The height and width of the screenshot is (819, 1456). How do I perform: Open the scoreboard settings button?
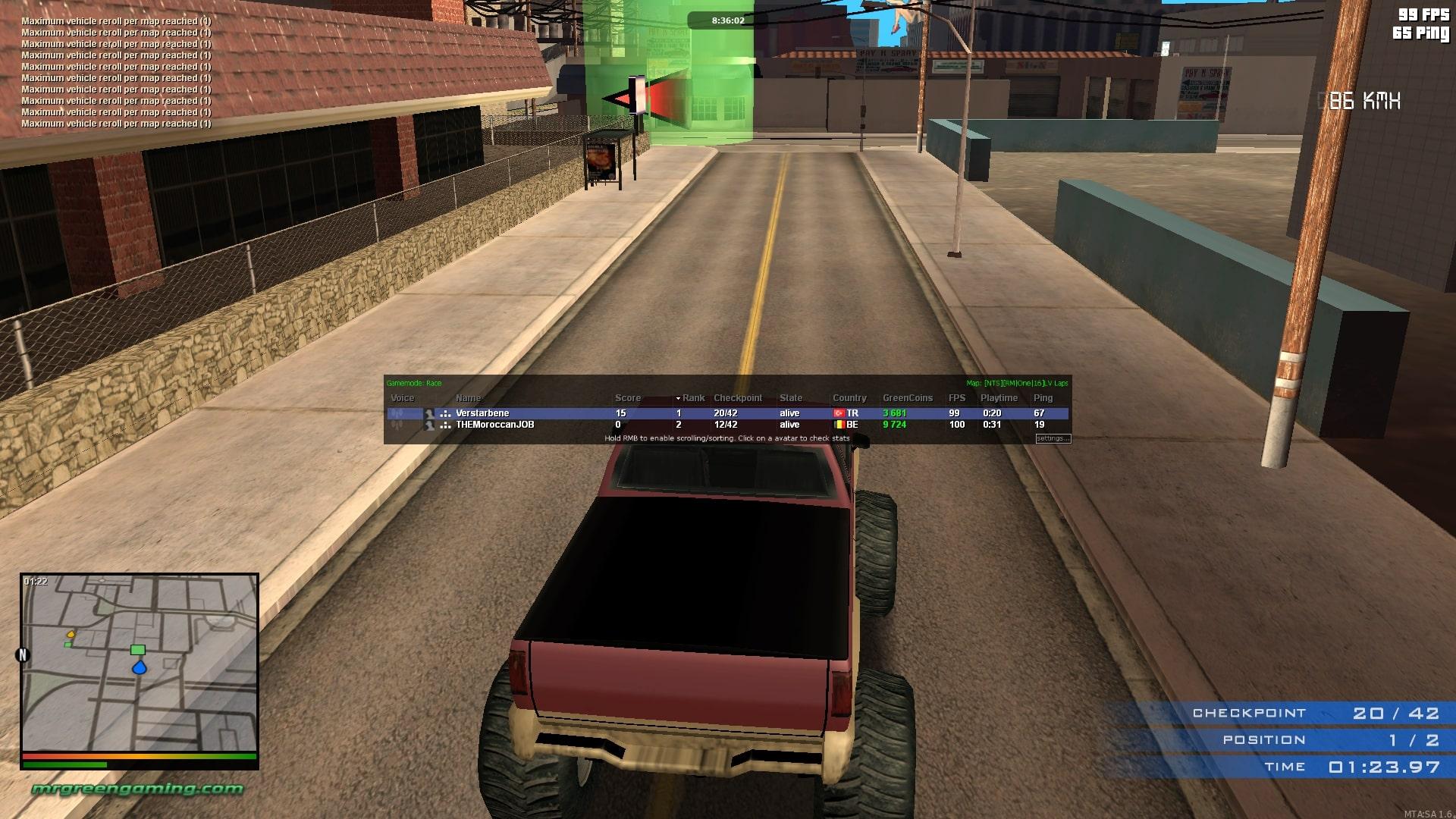1053,438
